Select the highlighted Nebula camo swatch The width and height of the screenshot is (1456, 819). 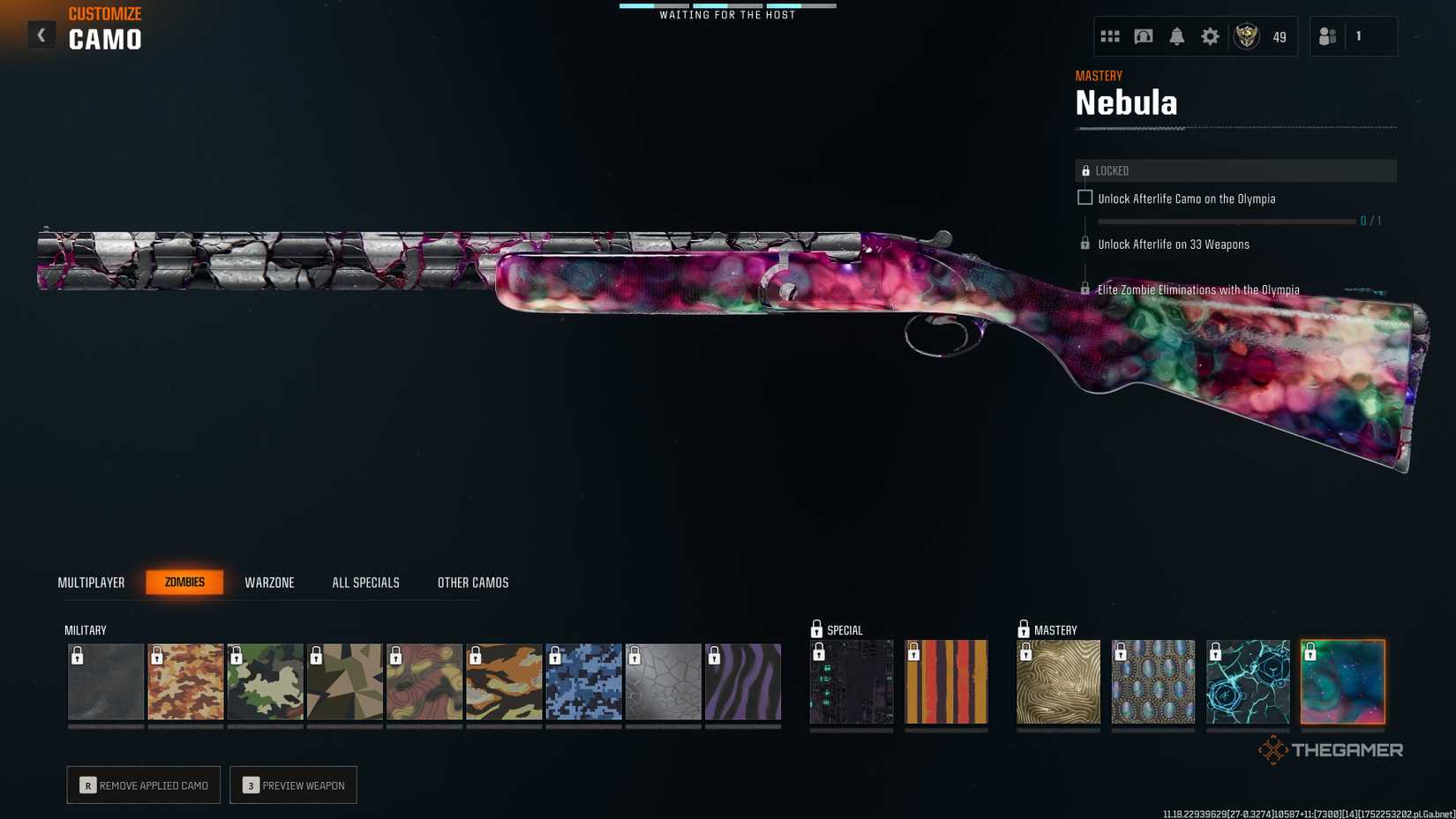[x=1343, y=680]
